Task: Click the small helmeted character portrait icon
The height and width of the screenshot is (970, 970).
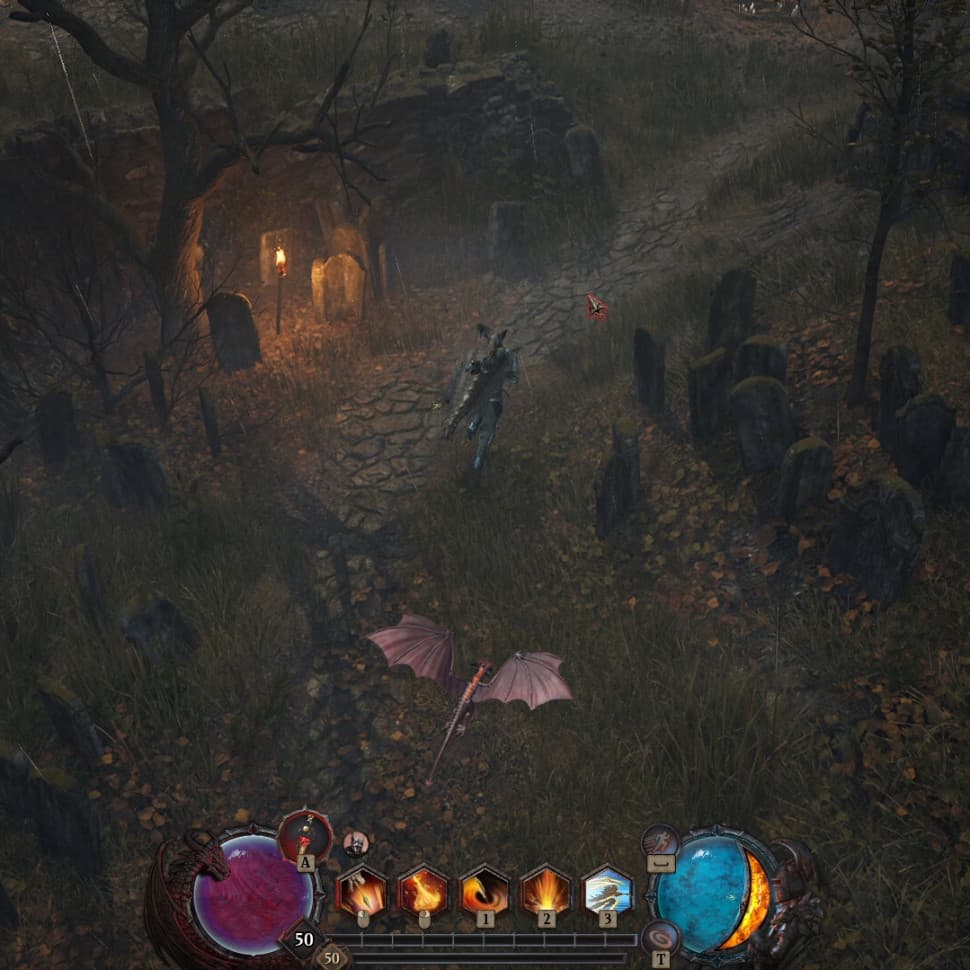Action: (356, 844)
